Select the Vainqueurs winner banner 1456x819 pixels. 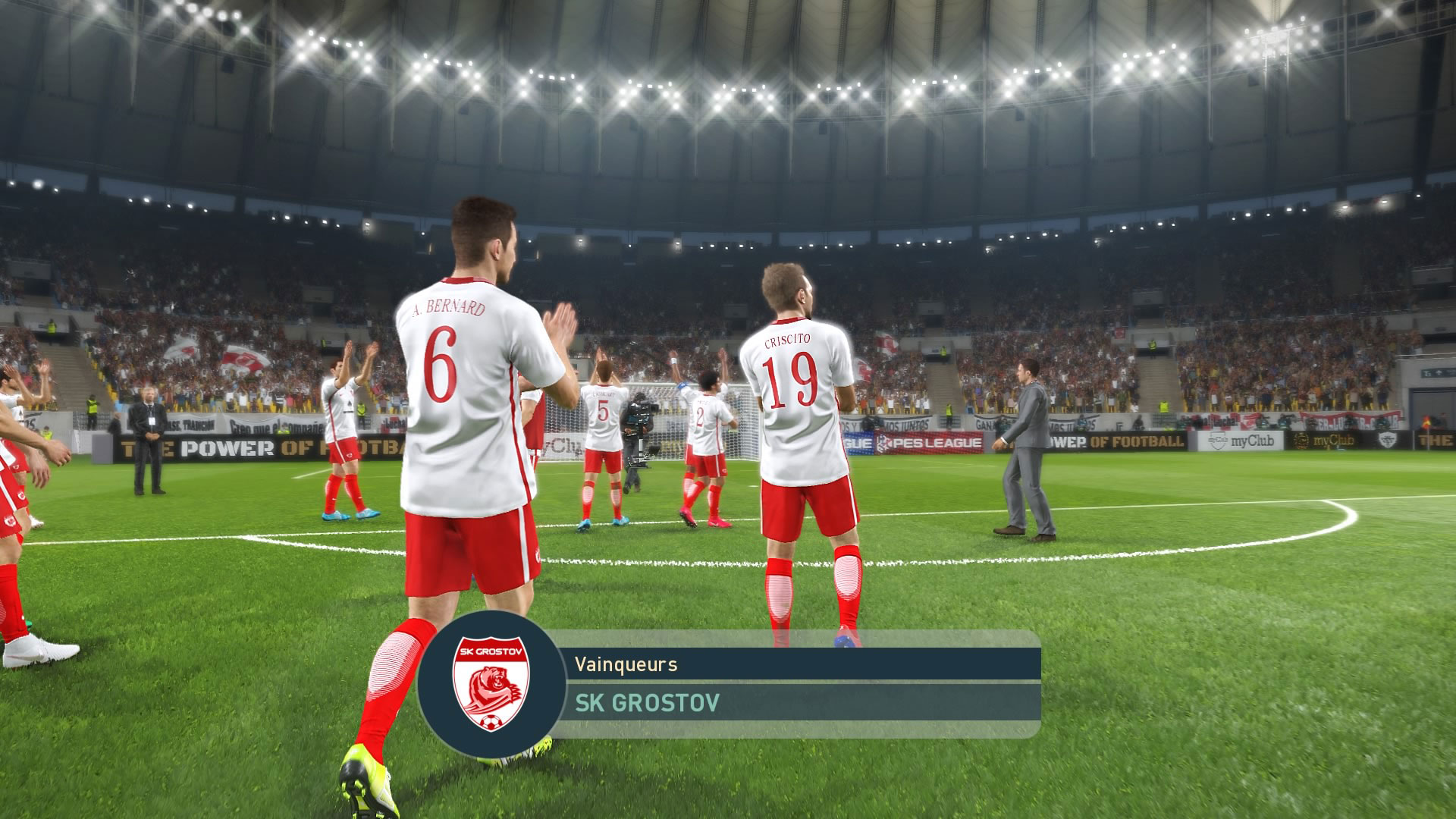point(798,665)
